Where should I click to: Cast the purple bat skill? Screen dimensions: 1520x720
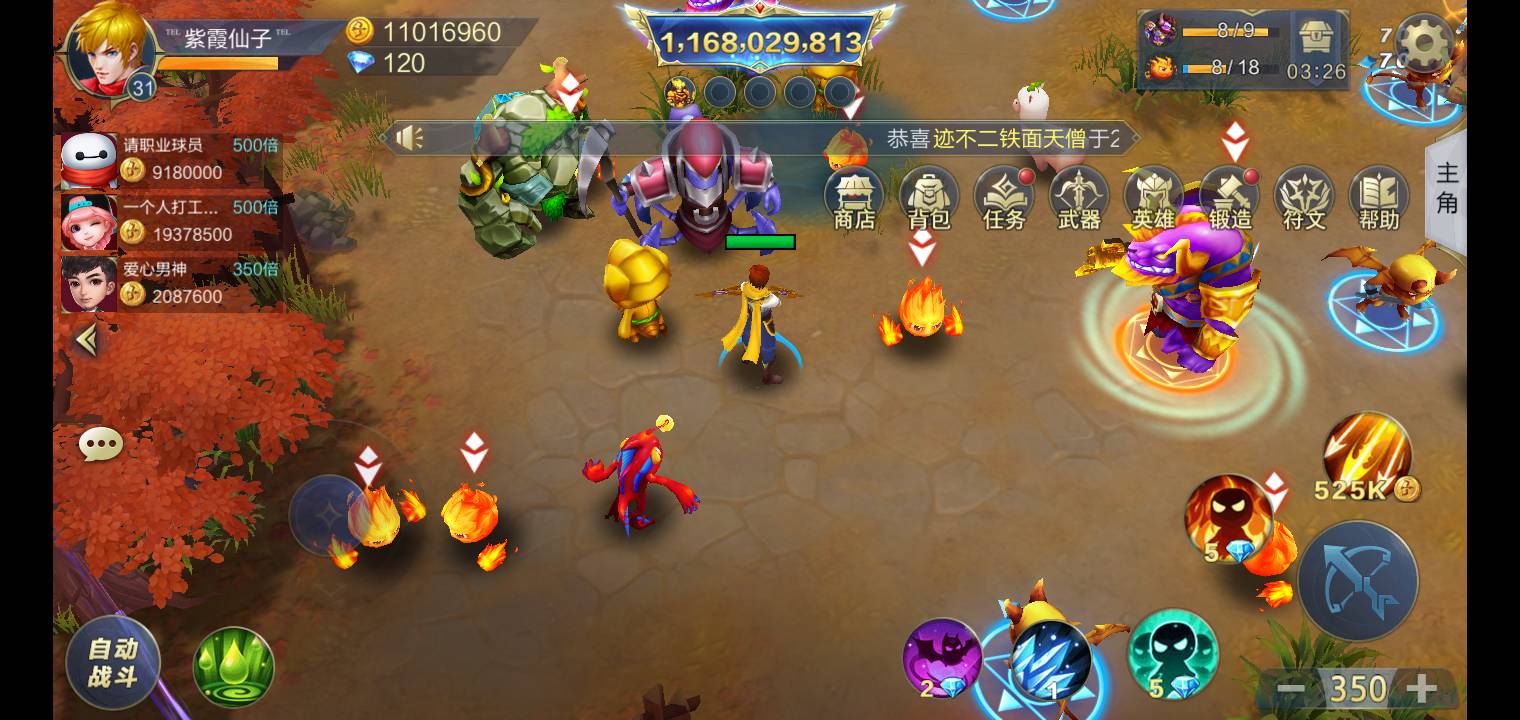coord(941,660)
